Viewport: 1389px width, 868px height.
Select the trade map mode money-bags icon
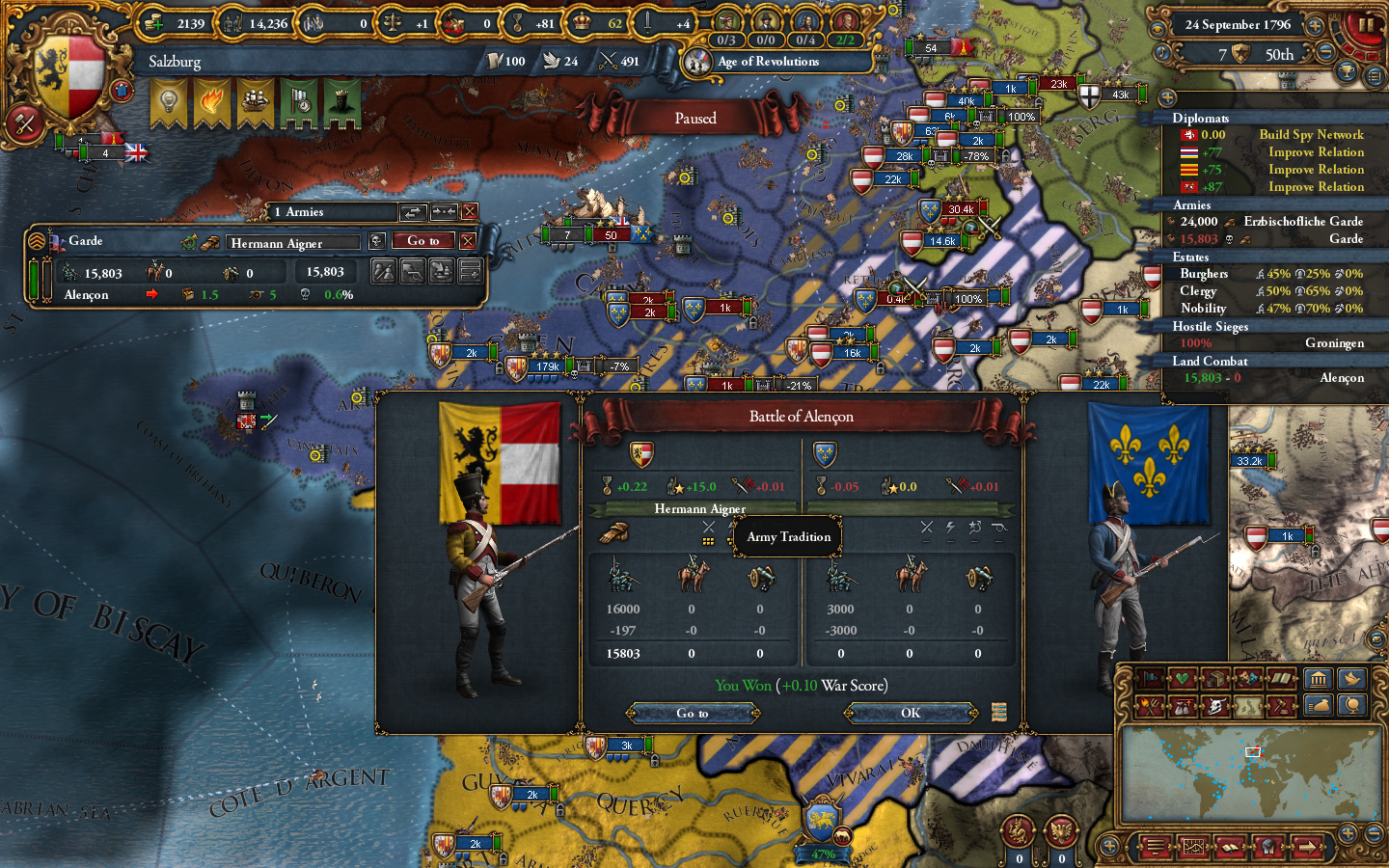pyautogui.click(x=1184, y=705)
